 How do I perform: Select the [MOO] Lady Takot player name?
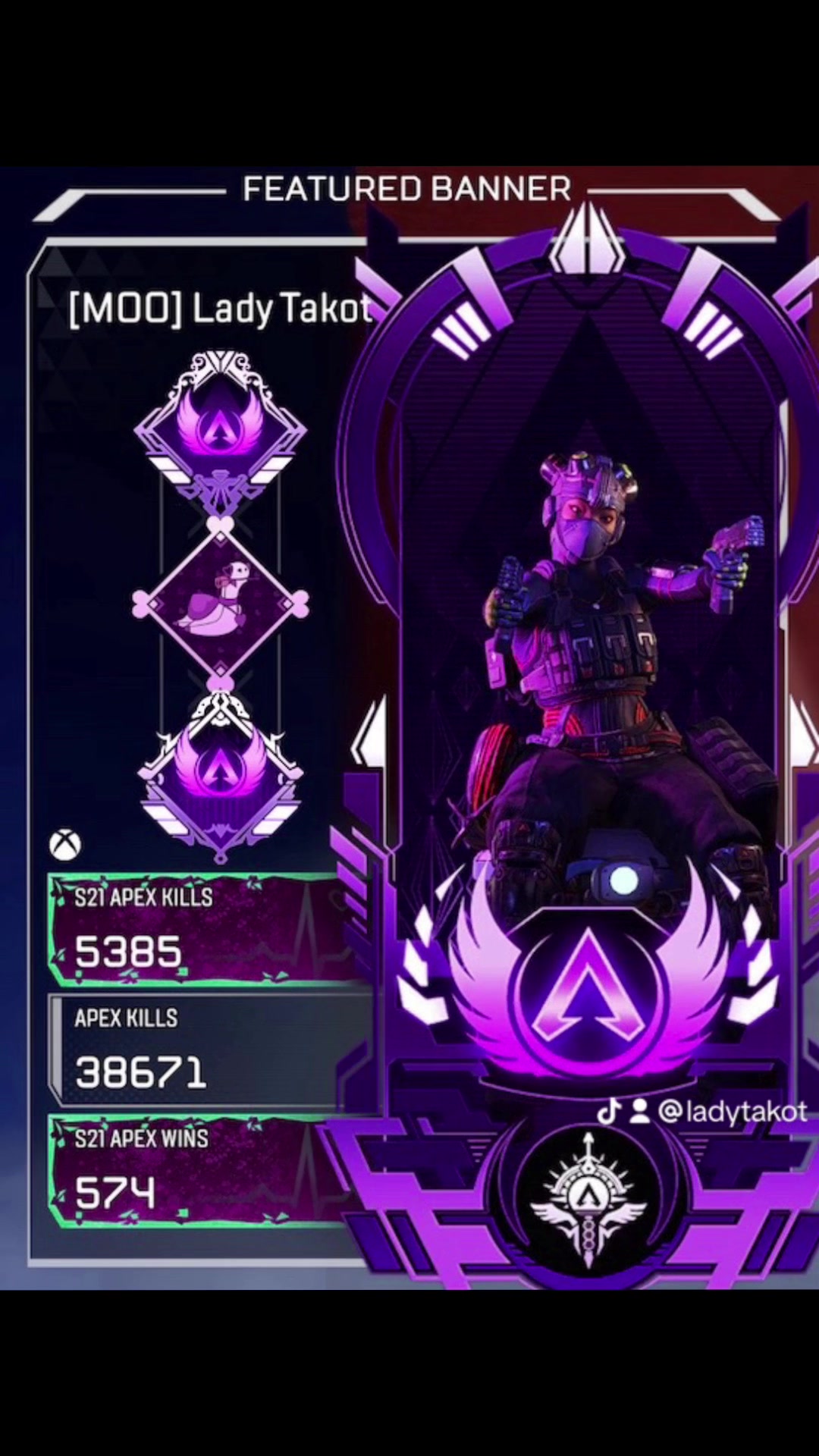pos(220,309)
